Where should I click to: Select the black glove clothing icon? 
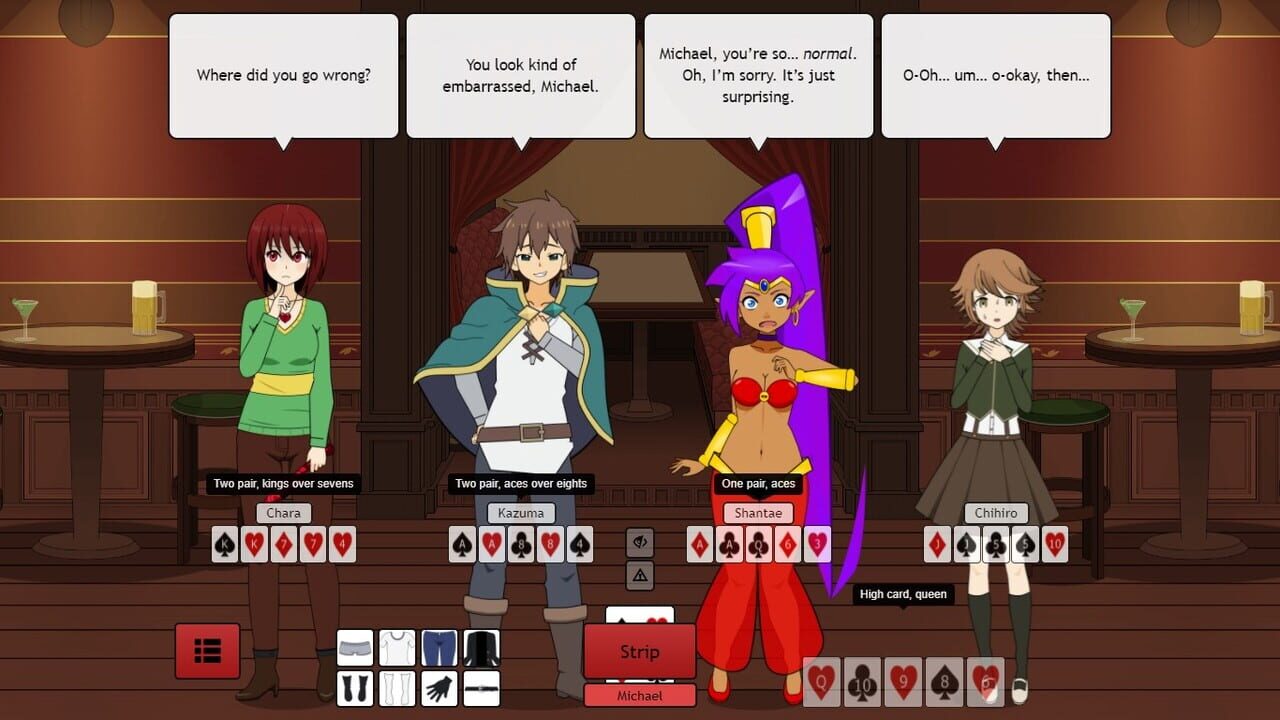439,688
